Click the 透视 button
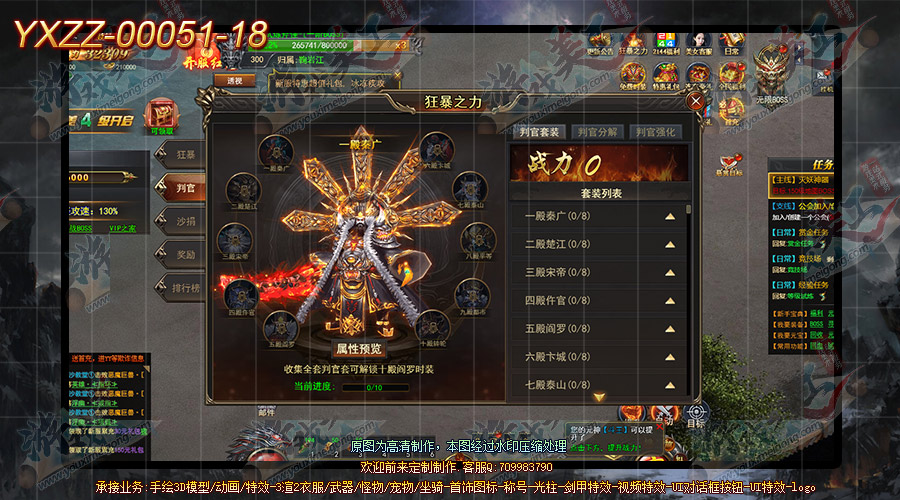The height and width of the screenshot is (500, 900). click(x=234, y=80)
